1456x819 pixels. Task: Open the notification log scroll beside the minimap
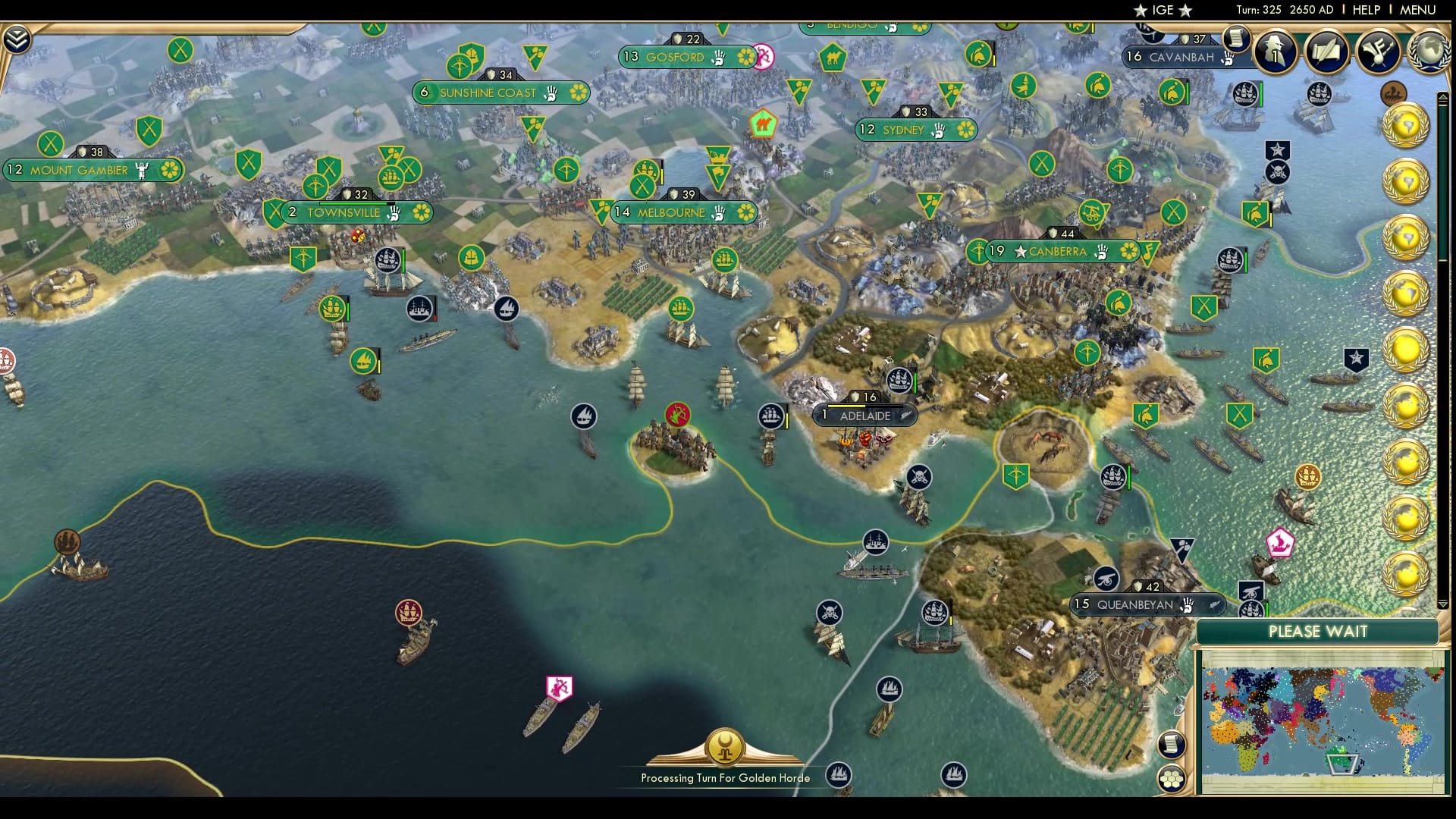point(1172,745)
